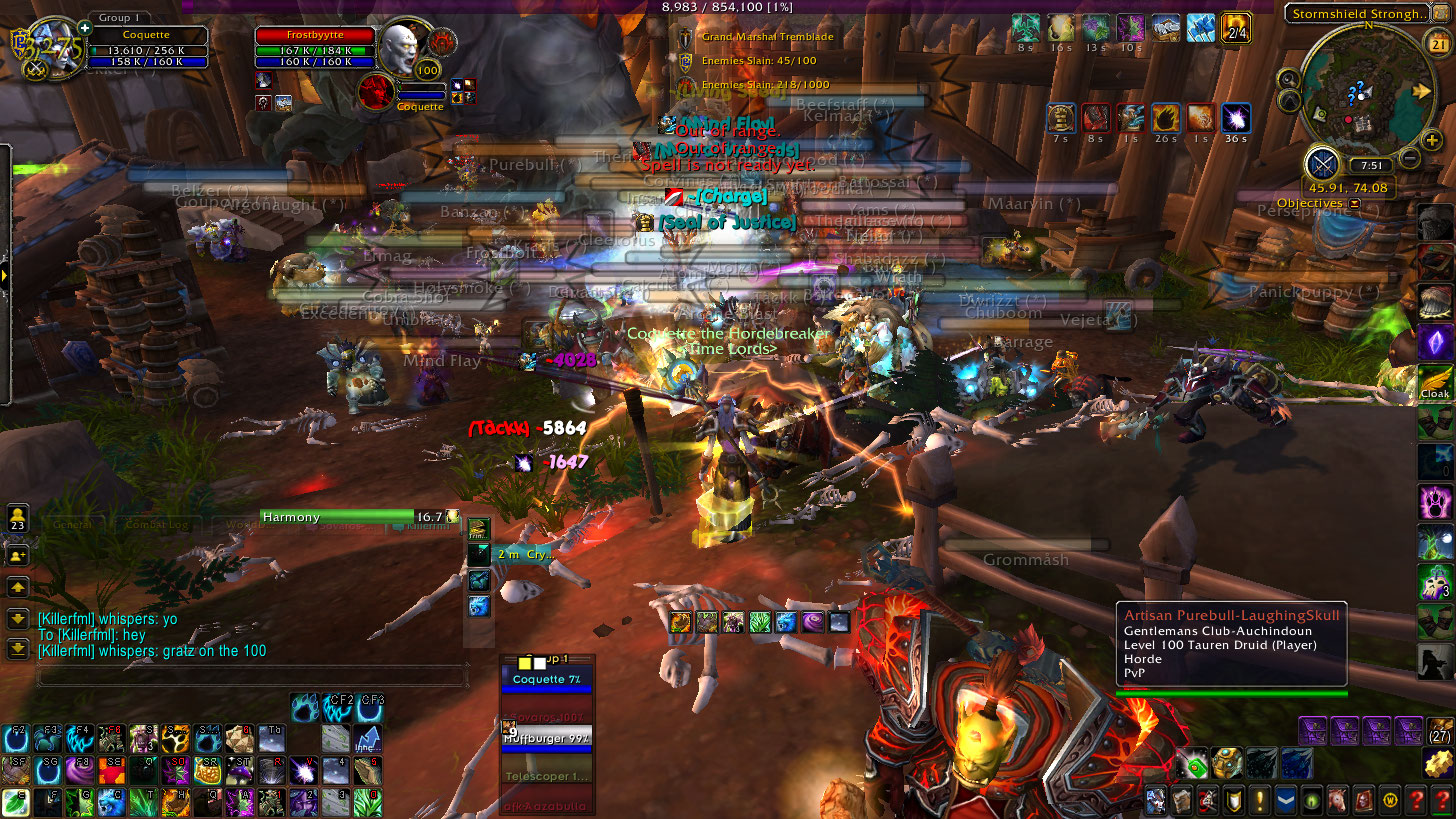Screen dimensions: 1456x819
Task: Zoom out the minimap with minus button
Action: point(1409,157)
